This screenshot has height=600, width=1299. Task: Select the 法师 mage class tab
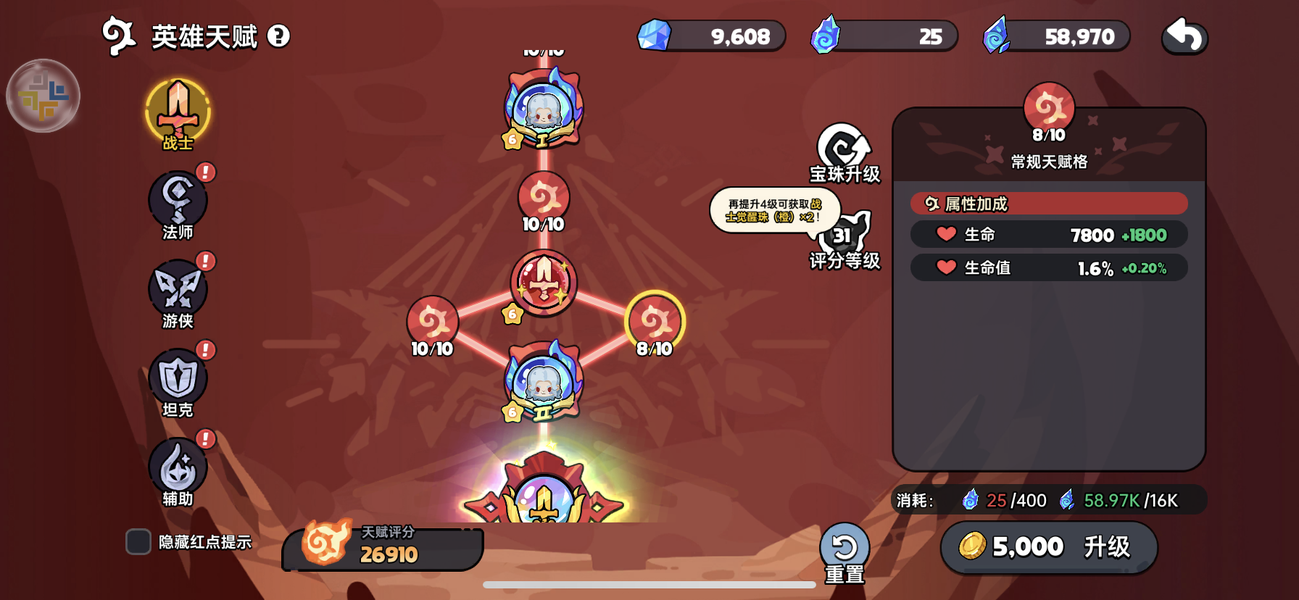[x=178, y=200]
